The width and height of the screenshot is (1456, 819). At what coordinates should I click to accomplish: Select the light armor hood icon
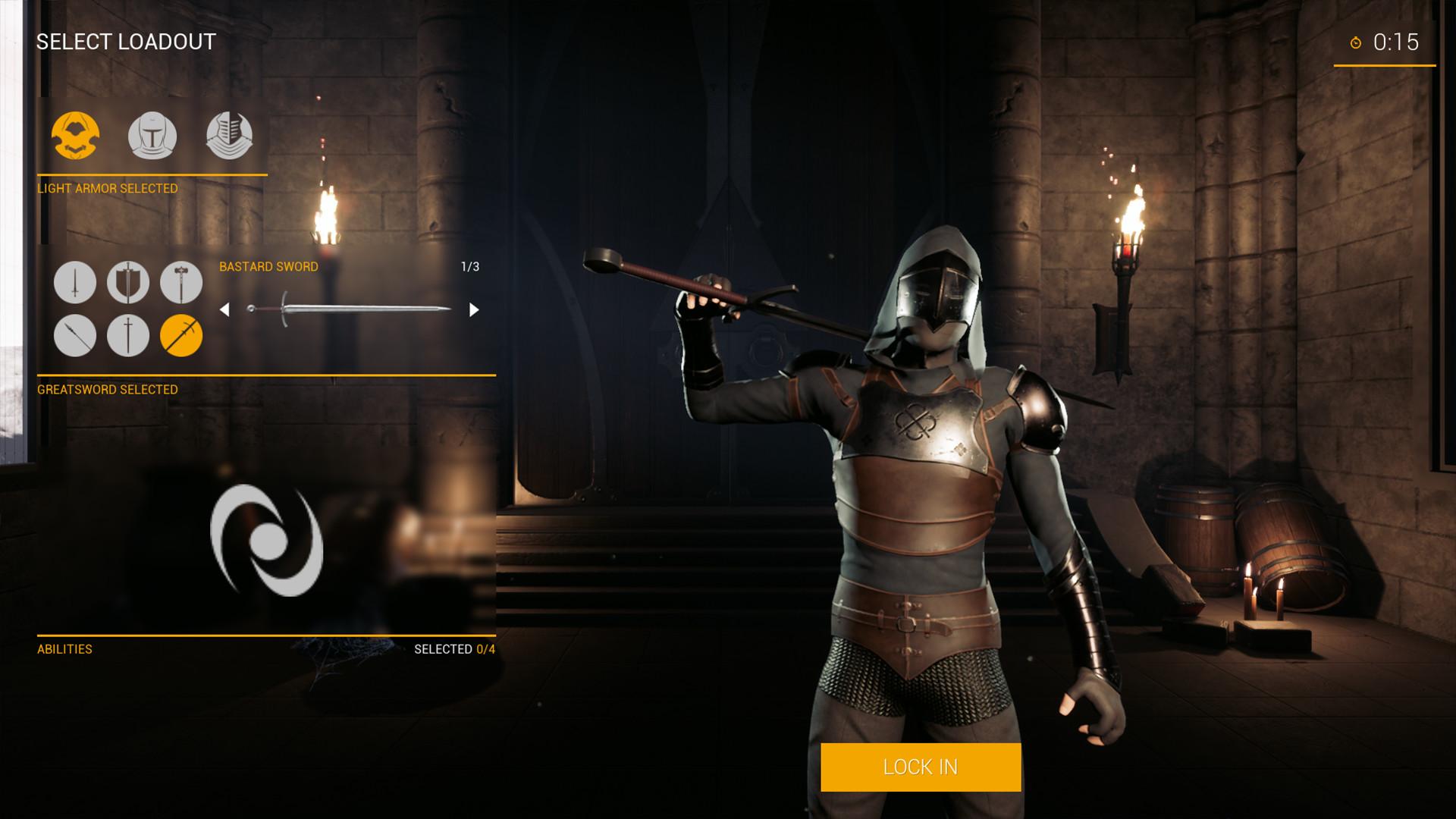pos(75,136)
